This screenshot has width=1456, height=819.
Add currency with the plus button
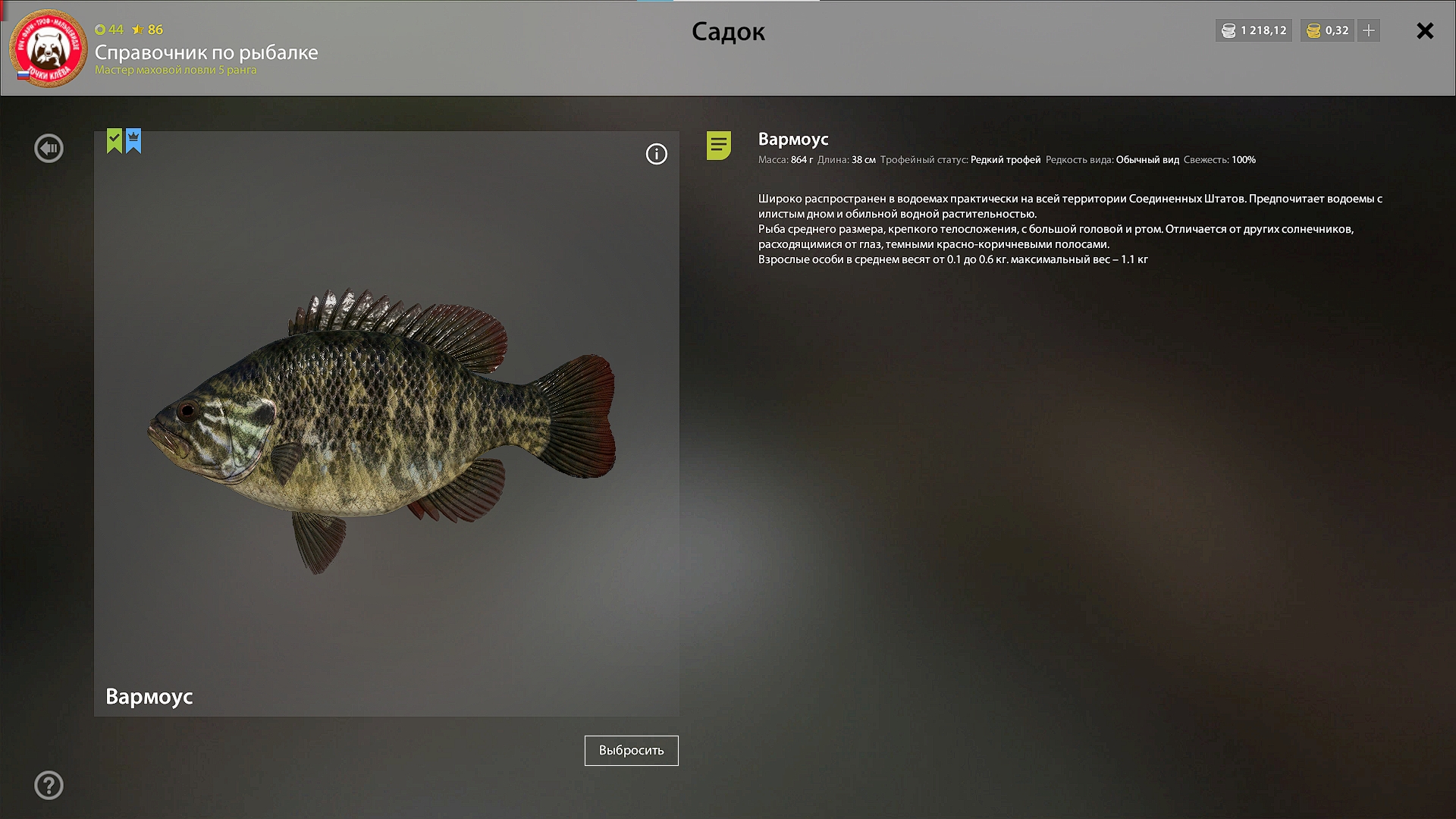[x=1369, y=31]
